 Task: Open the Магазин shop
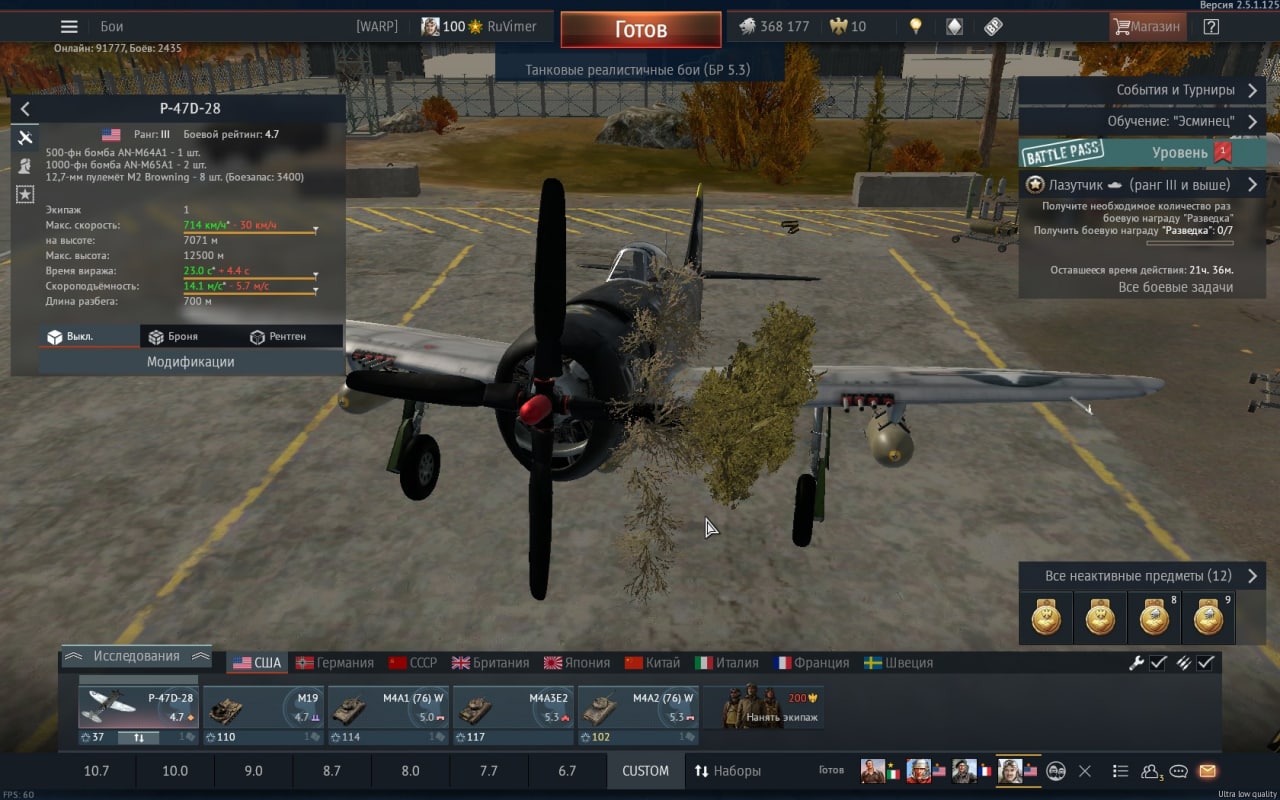[1147, 27]
